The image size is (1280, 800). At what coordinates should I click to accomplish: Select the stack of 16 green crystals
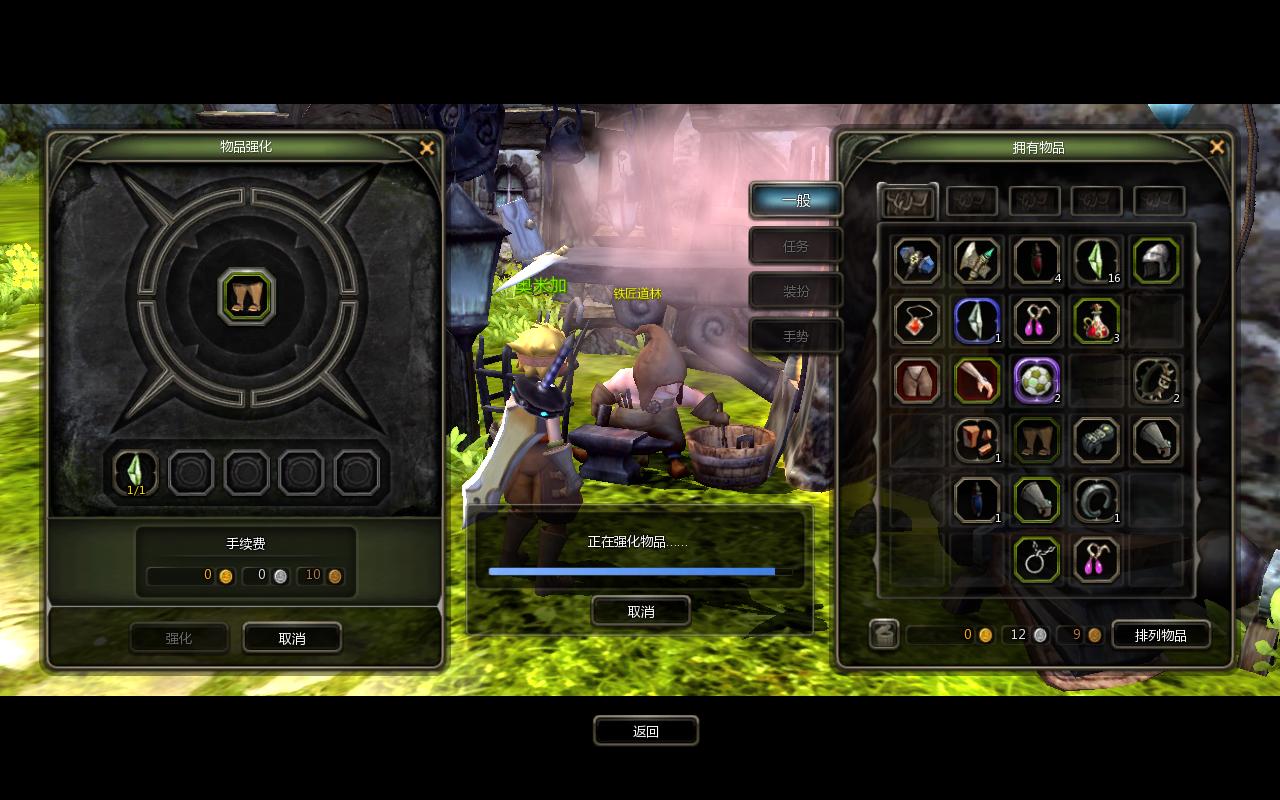[1096, 261]
